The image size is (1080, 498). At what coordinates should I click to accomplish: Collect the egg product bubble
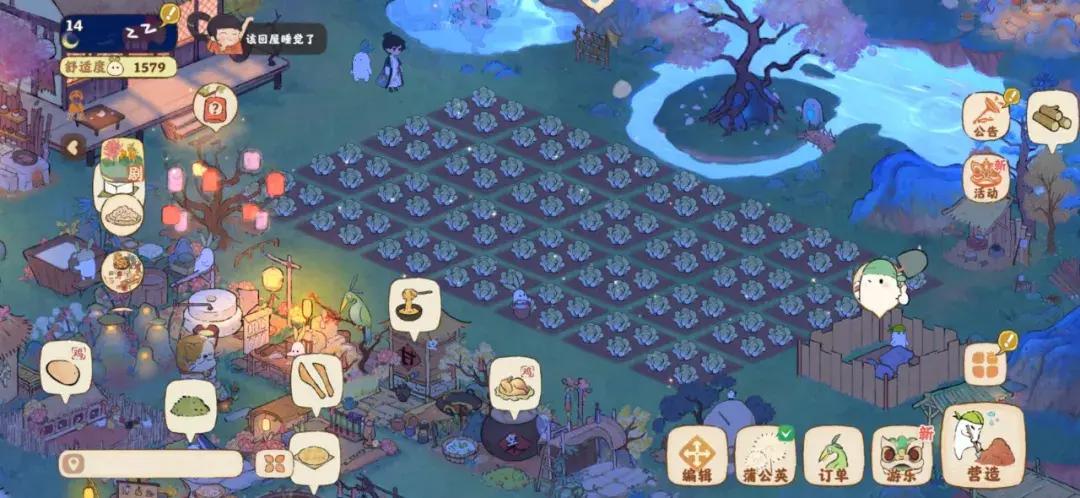point(66,372)
